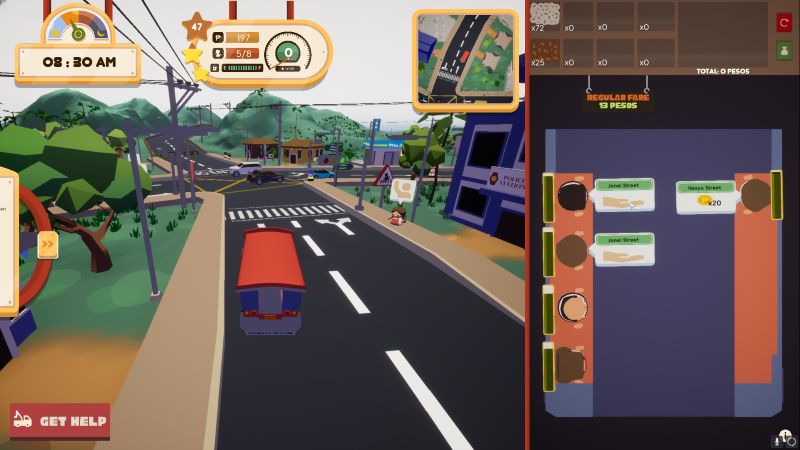Click the green money bag button

click(784, 51)
